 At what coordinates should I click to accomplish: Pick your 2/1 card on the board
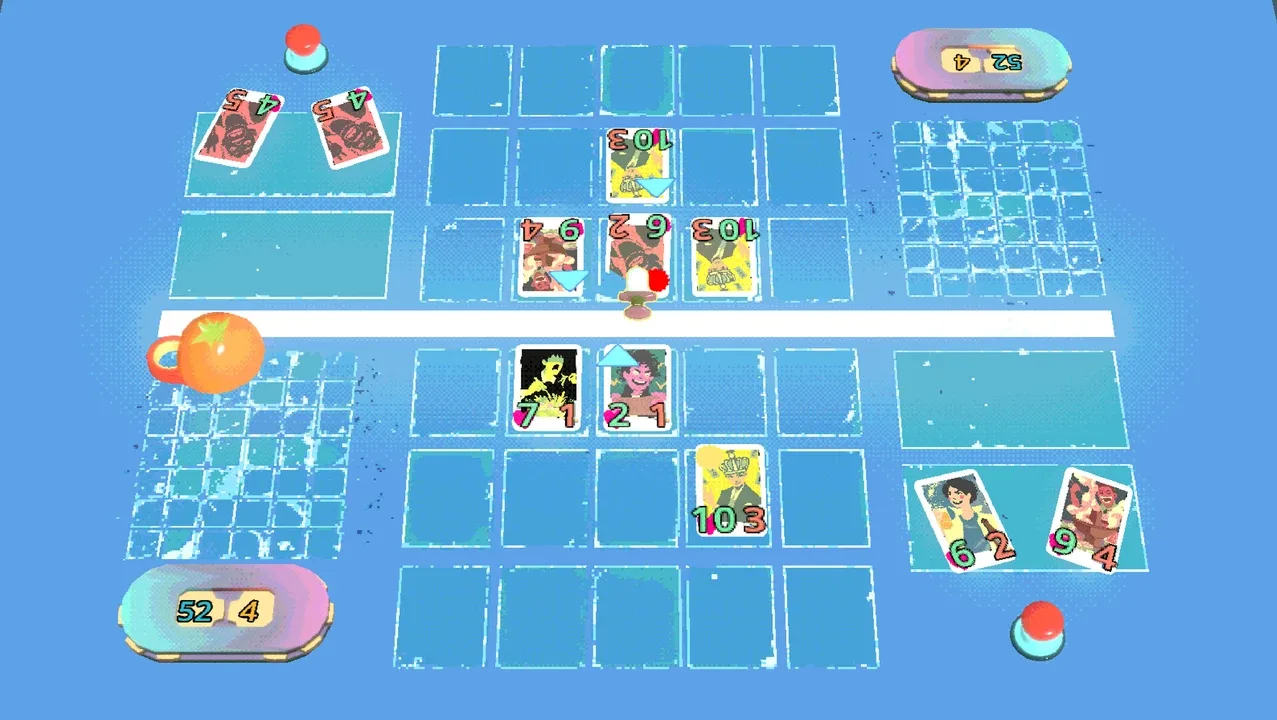pos(634,390)
